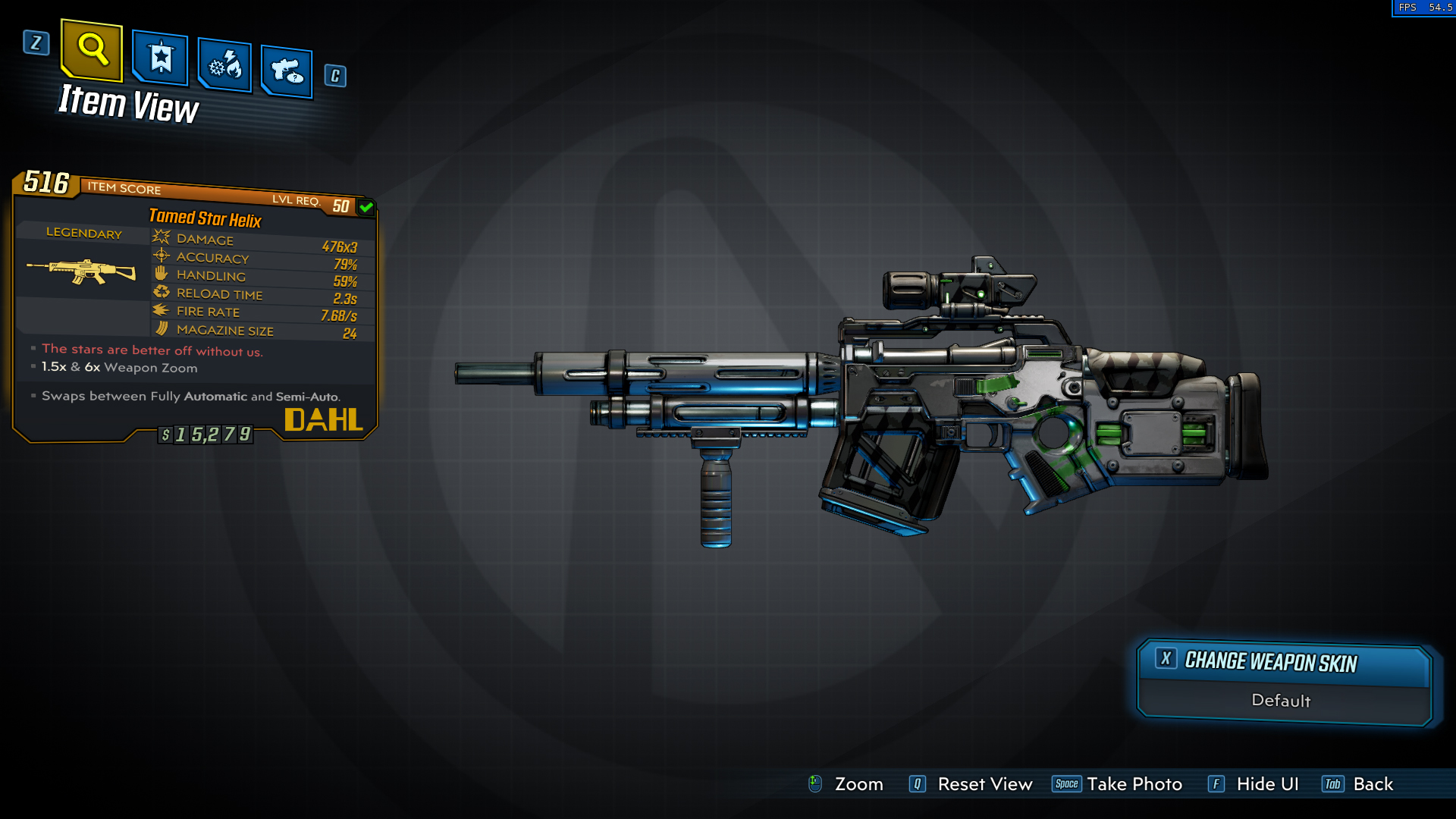The width and height of the screenshot is (1456, 819).
Task: Switch to the star banner tab
Action: click(160, 58)
